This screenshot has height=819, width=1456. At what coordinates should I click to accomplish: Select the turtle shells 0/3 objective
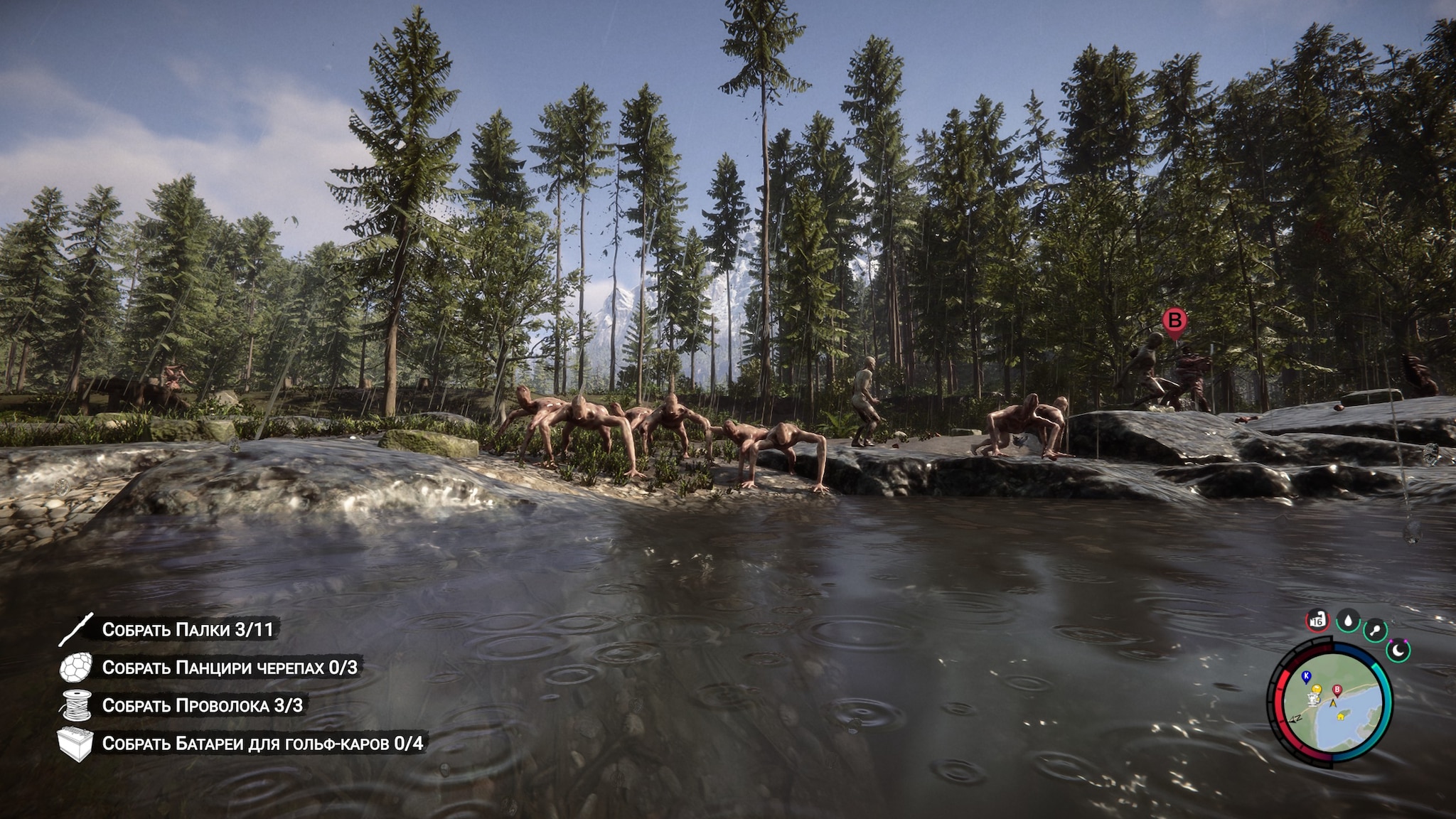pyautogui.click(x=229, y=667)
